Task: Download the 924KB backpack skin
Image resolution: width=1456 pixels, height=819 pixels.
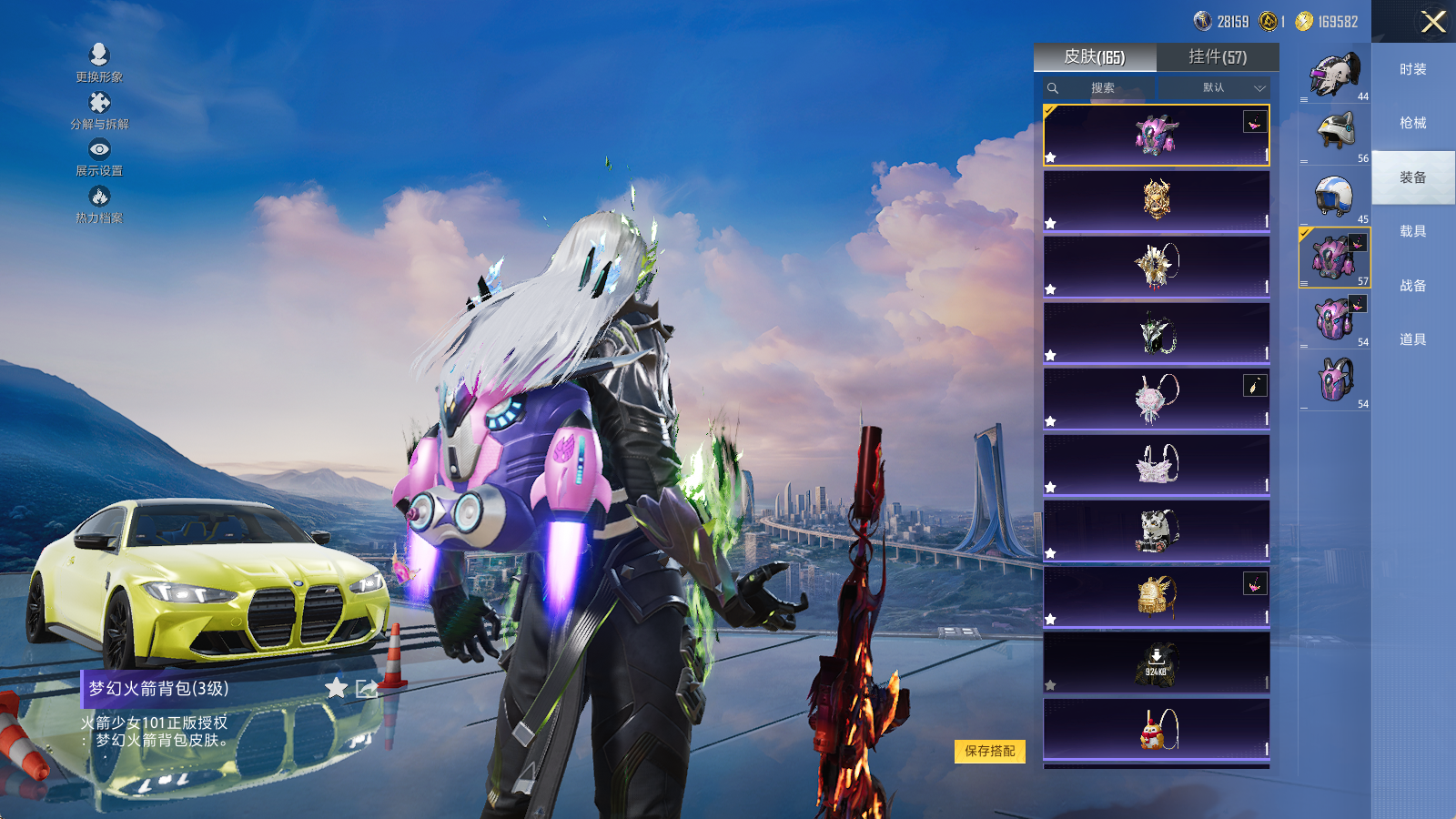Action: (x=1156, y=662)
